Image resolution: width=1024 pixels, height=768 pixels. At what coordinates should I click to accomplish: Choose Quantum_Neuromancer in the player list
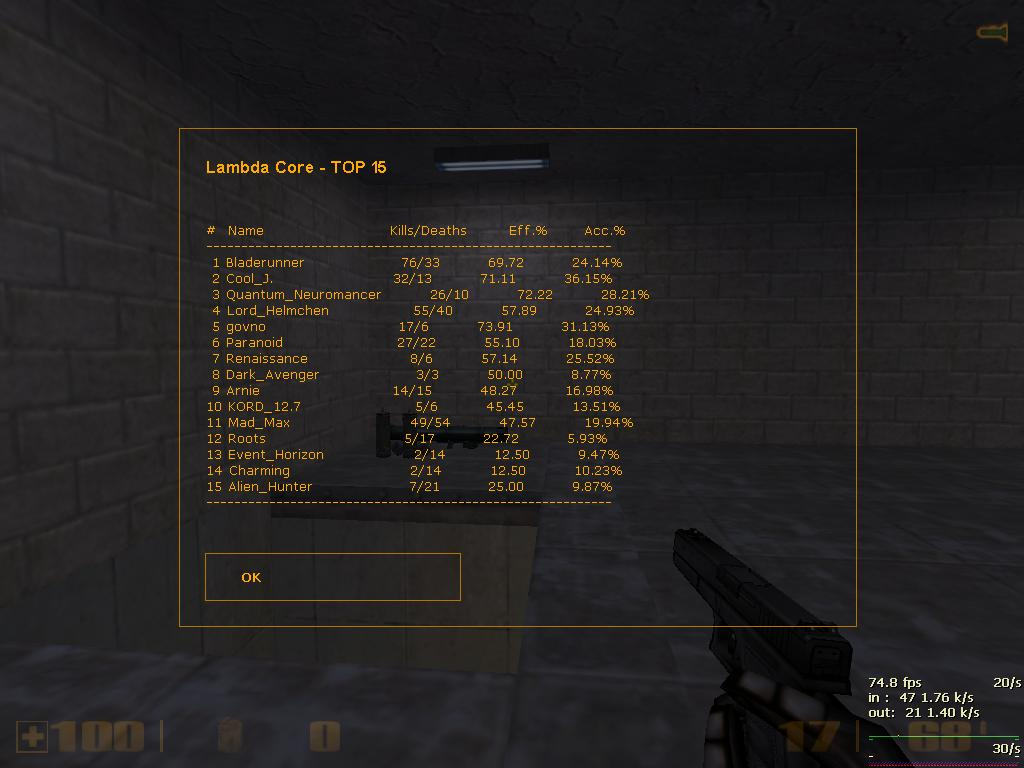303,295
